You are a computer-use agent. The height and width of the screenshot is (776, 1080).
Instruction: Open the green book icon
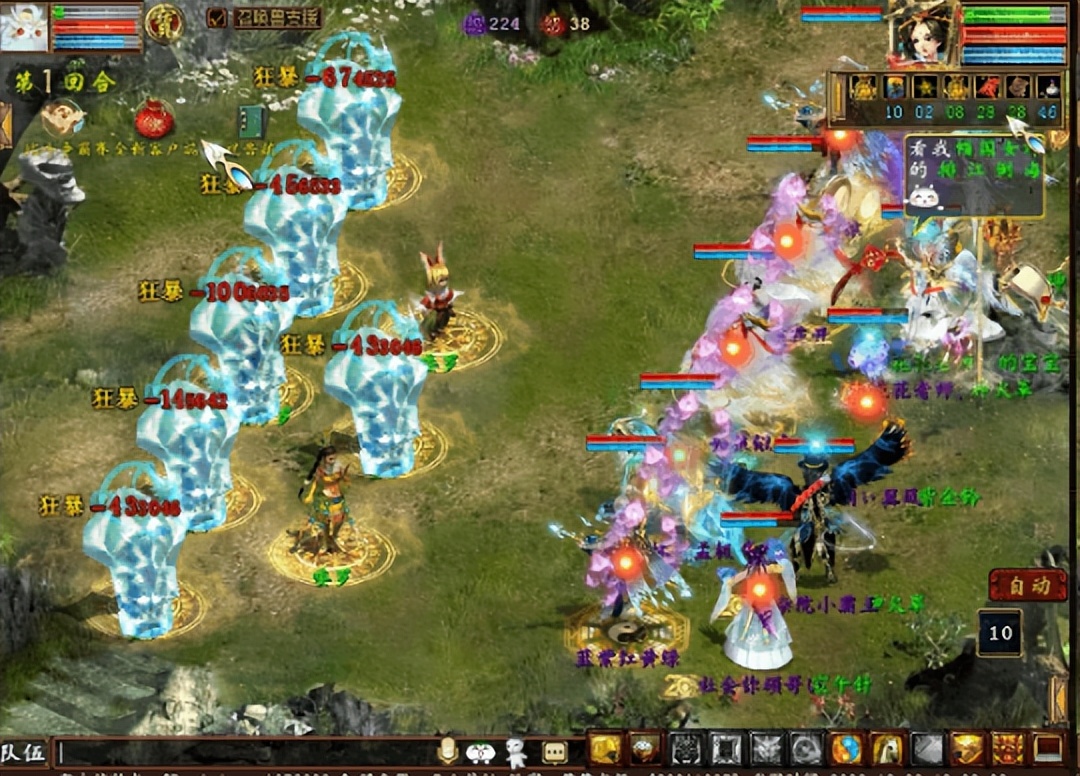tap(251, 121)
